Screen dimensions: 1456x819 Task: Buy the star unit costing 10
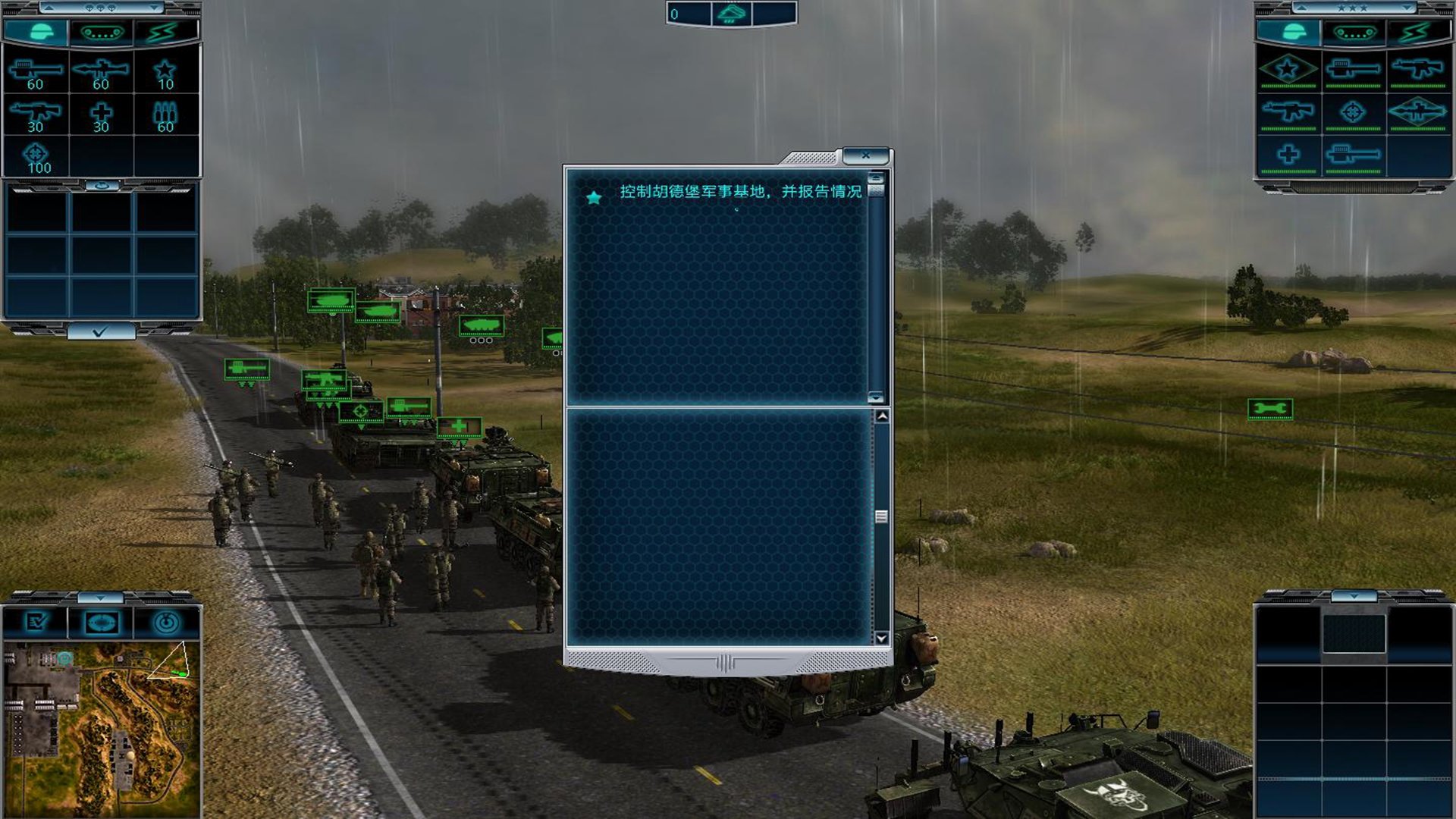coord(165,74)
